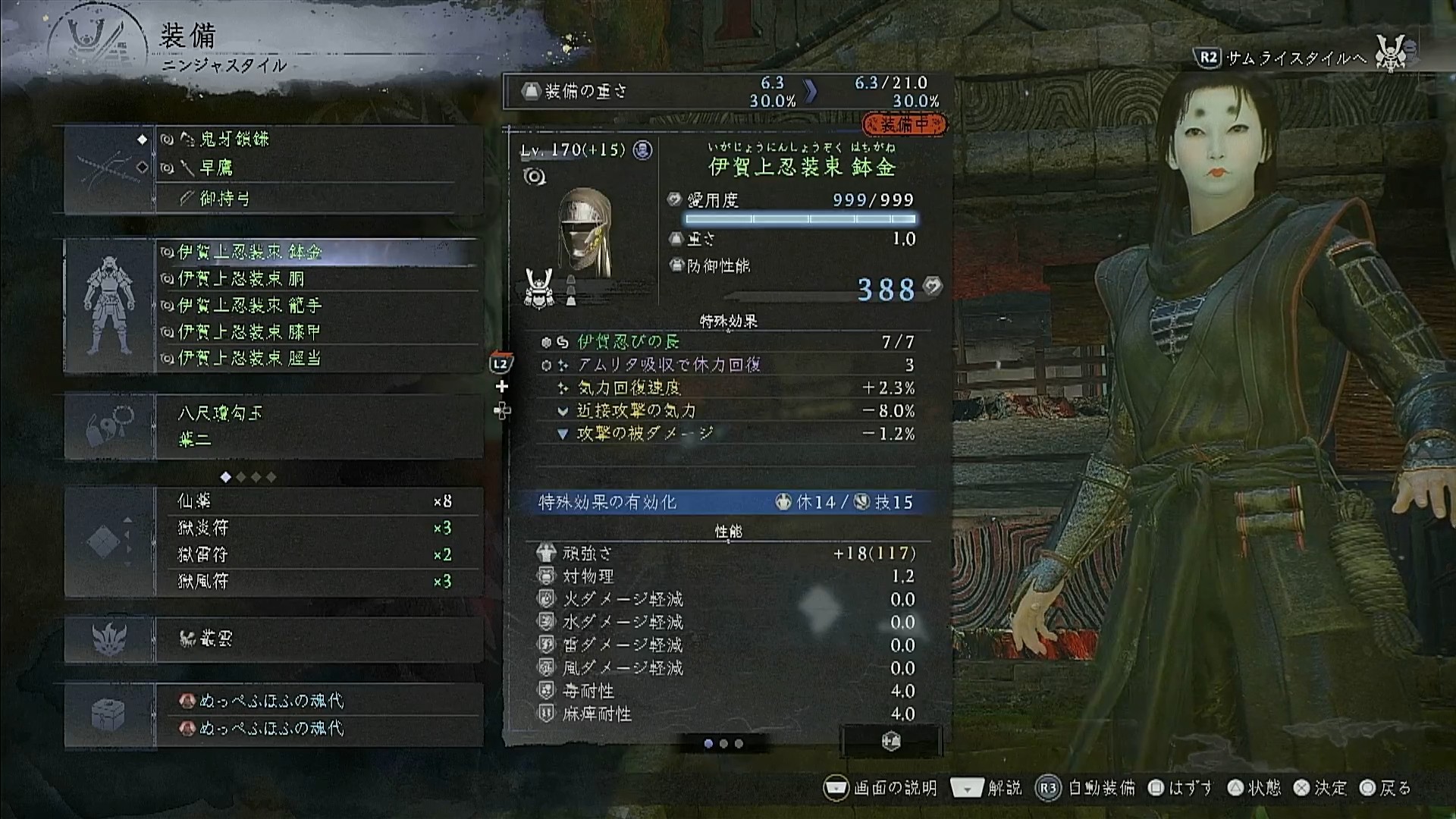Click the 状態 status button

1255,788
